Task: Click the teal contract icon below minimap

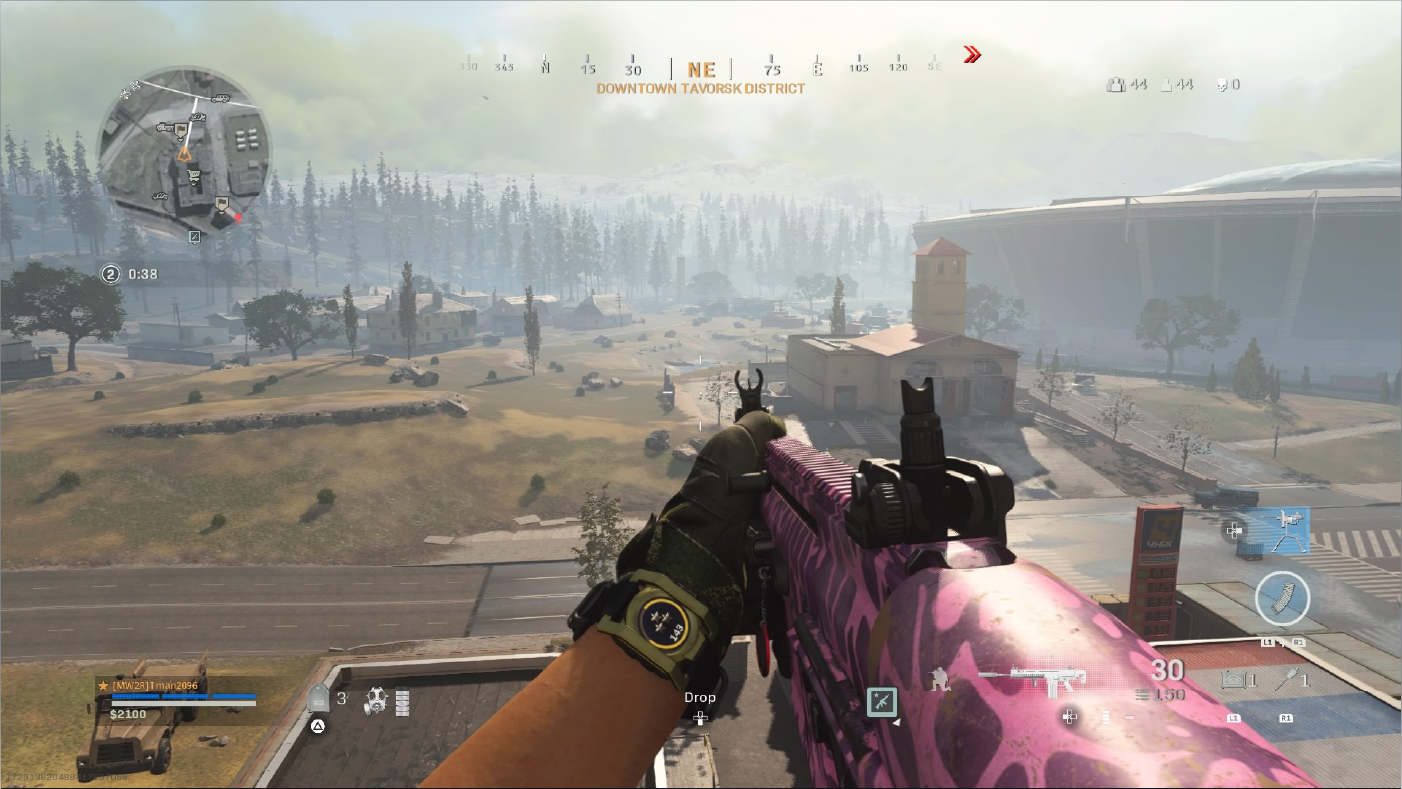Action: 195,237
